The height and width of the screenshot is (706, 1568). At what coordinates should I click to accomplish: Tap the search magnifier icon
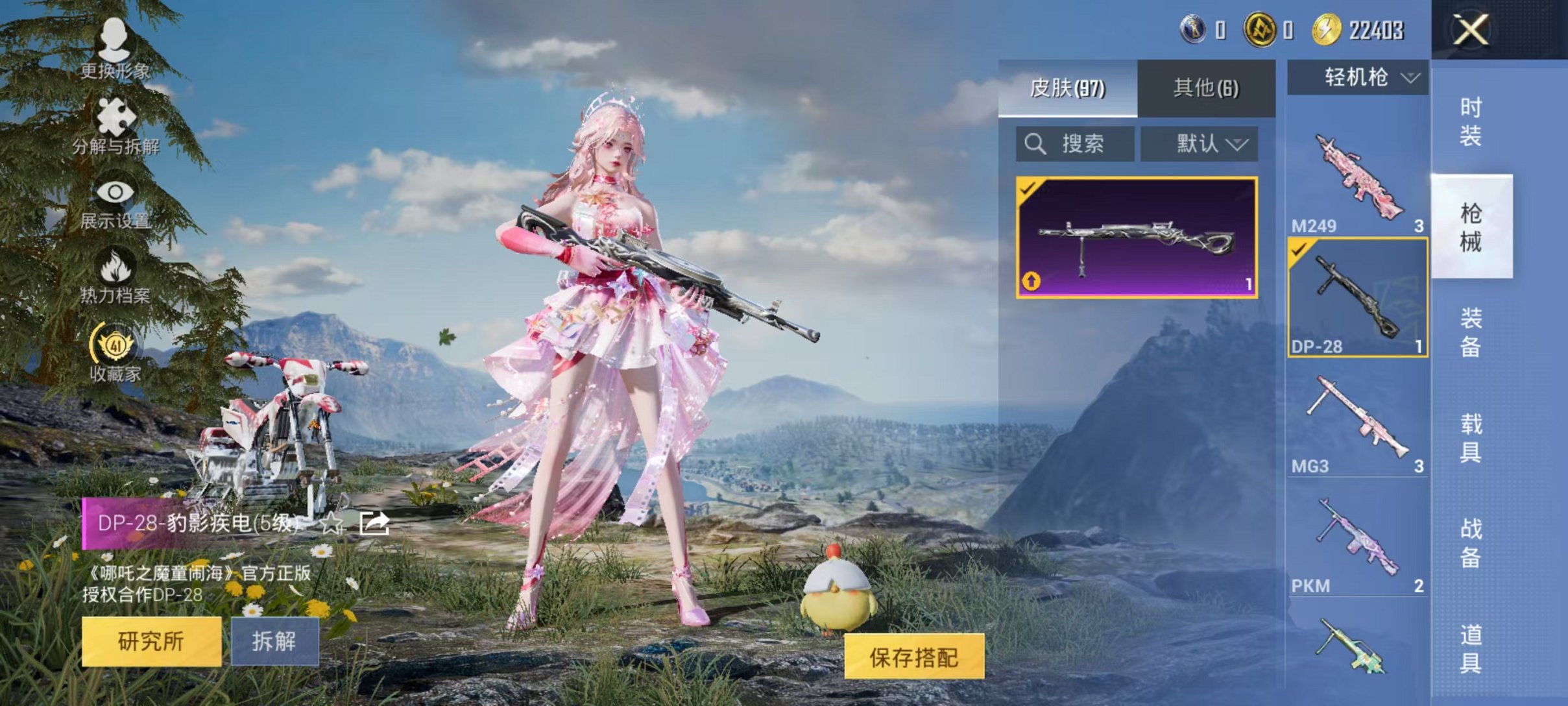click(x=1036, y=144)
